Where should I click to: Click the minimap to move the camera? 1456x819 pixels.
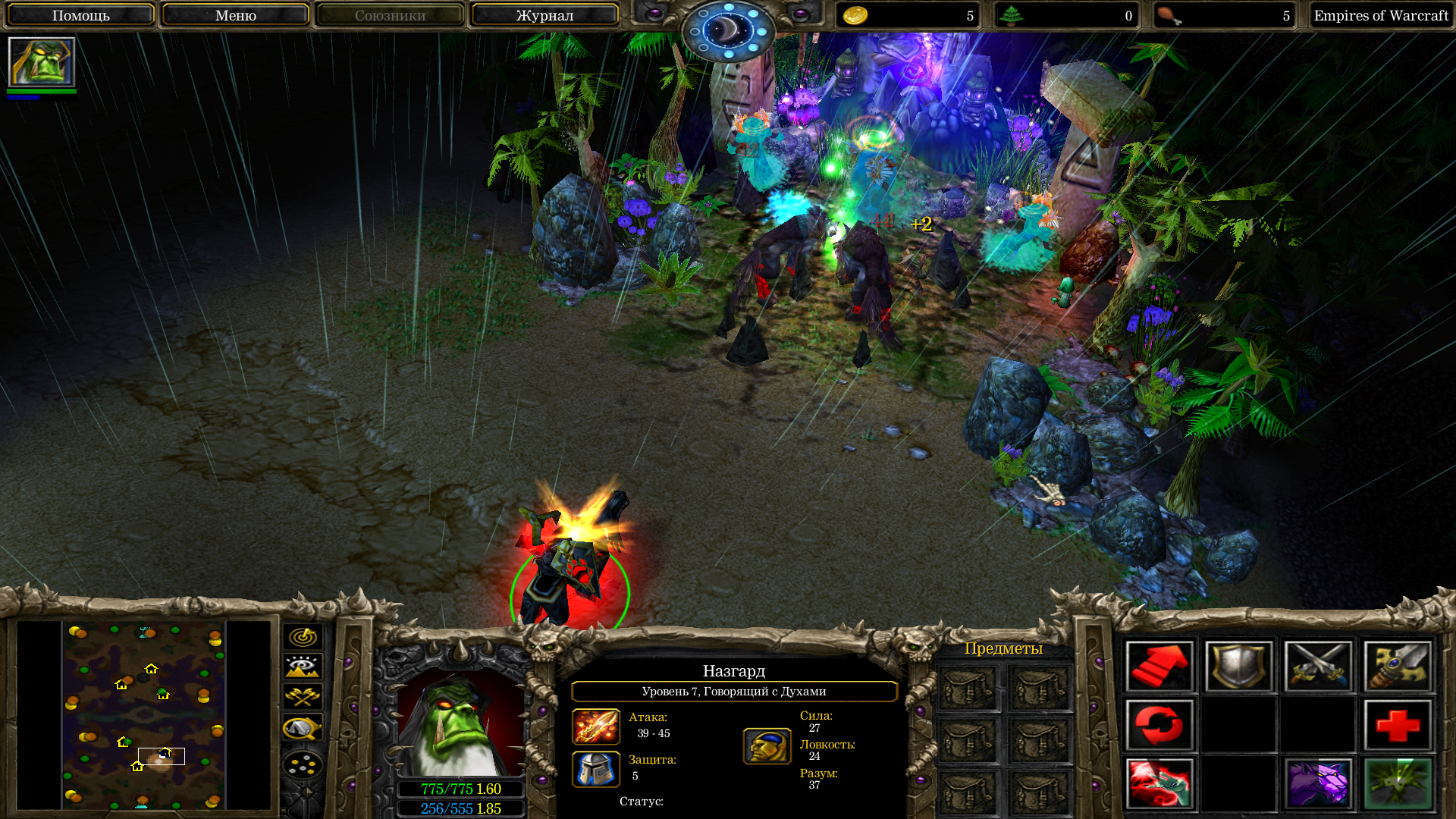tap(144, 714)
